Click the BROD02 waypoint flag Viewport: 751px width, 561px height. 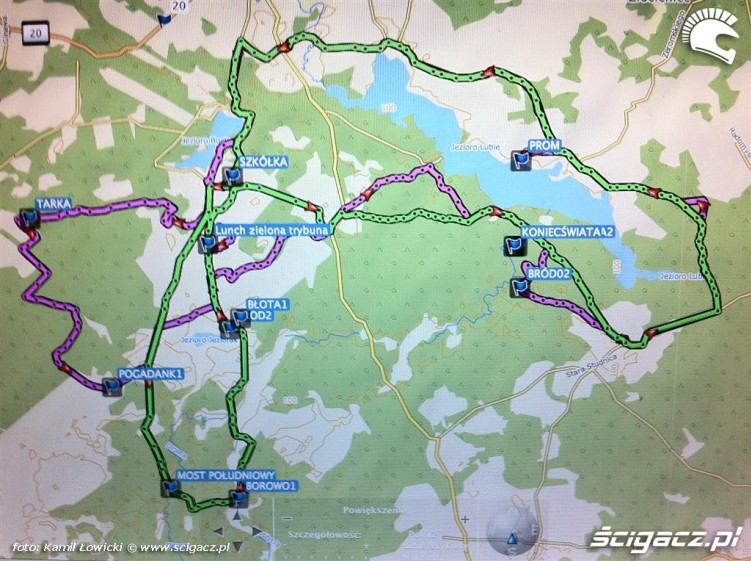point(518,287)
